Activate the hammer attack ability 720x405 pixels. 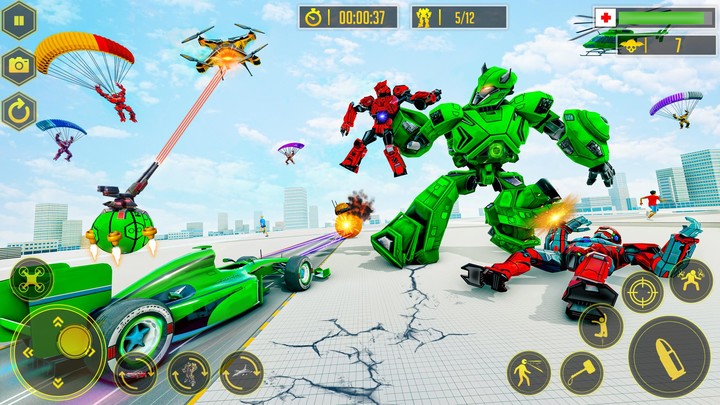[x=581, y=373]
